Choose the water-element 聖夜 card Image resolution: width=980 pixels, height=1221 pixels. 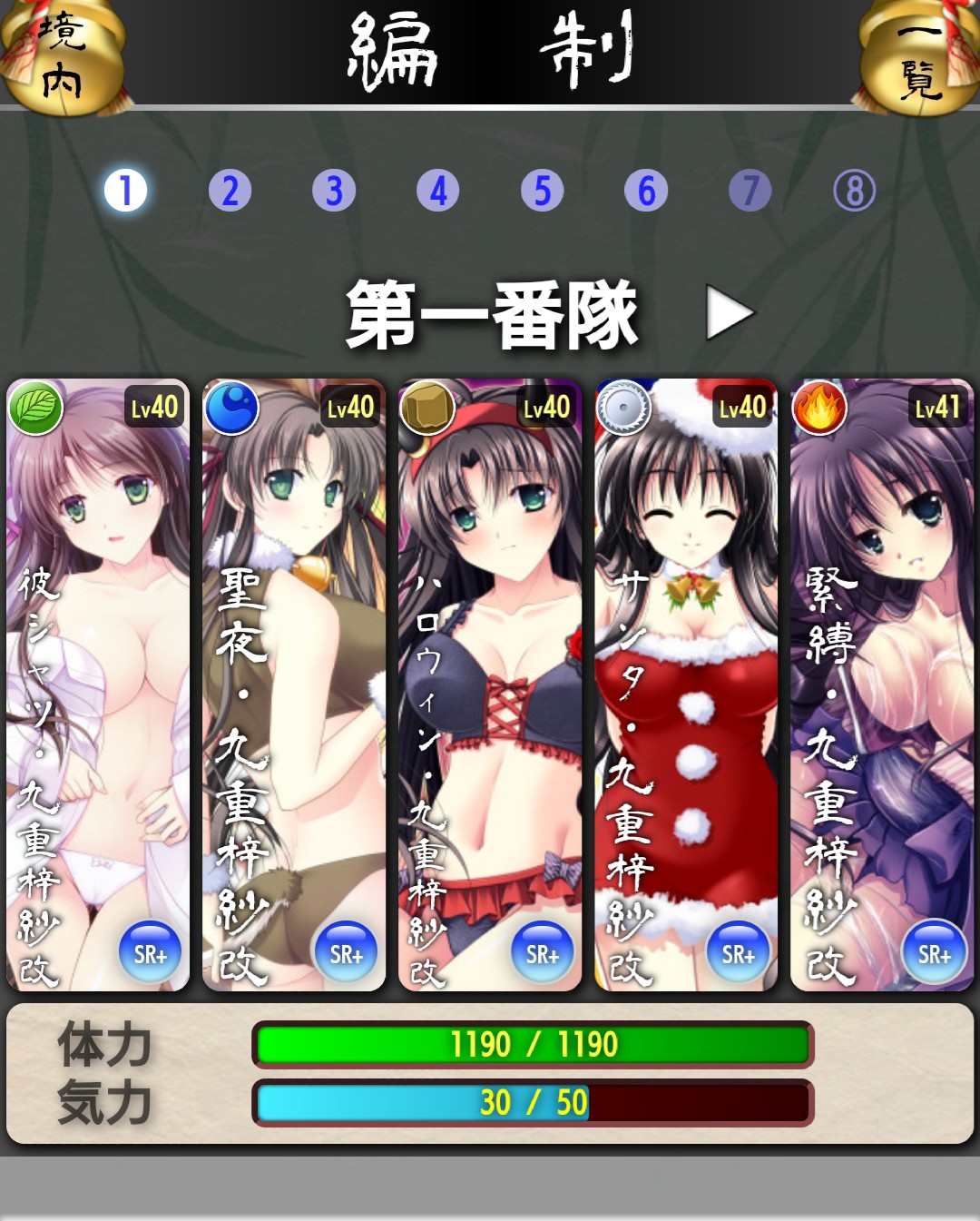click(x=294, y=684)
